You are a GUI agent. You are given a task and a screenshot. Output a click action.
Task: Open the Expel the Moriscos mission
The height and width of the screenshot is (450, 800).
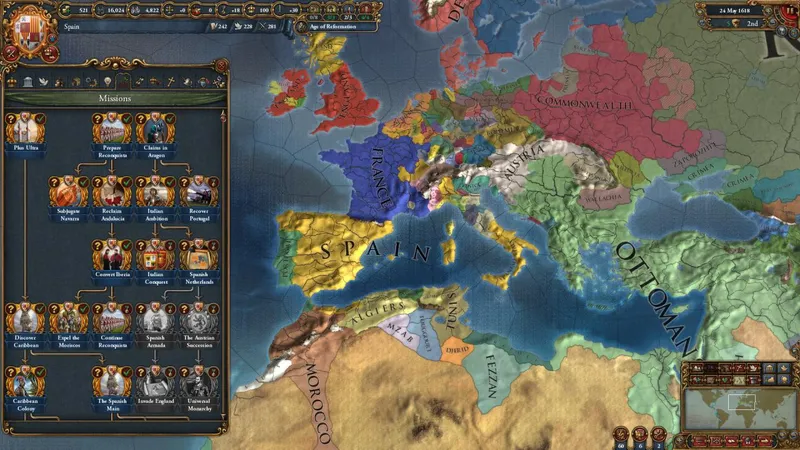click(68, 318)
